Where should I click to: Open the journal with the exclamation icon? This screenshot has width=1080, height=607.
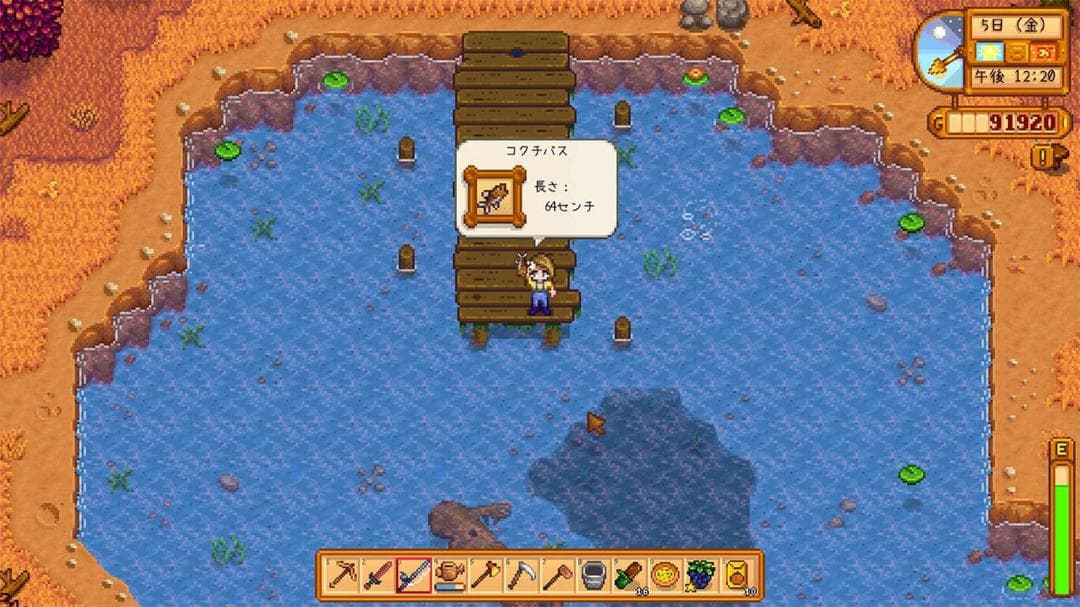pos(1045,156)
